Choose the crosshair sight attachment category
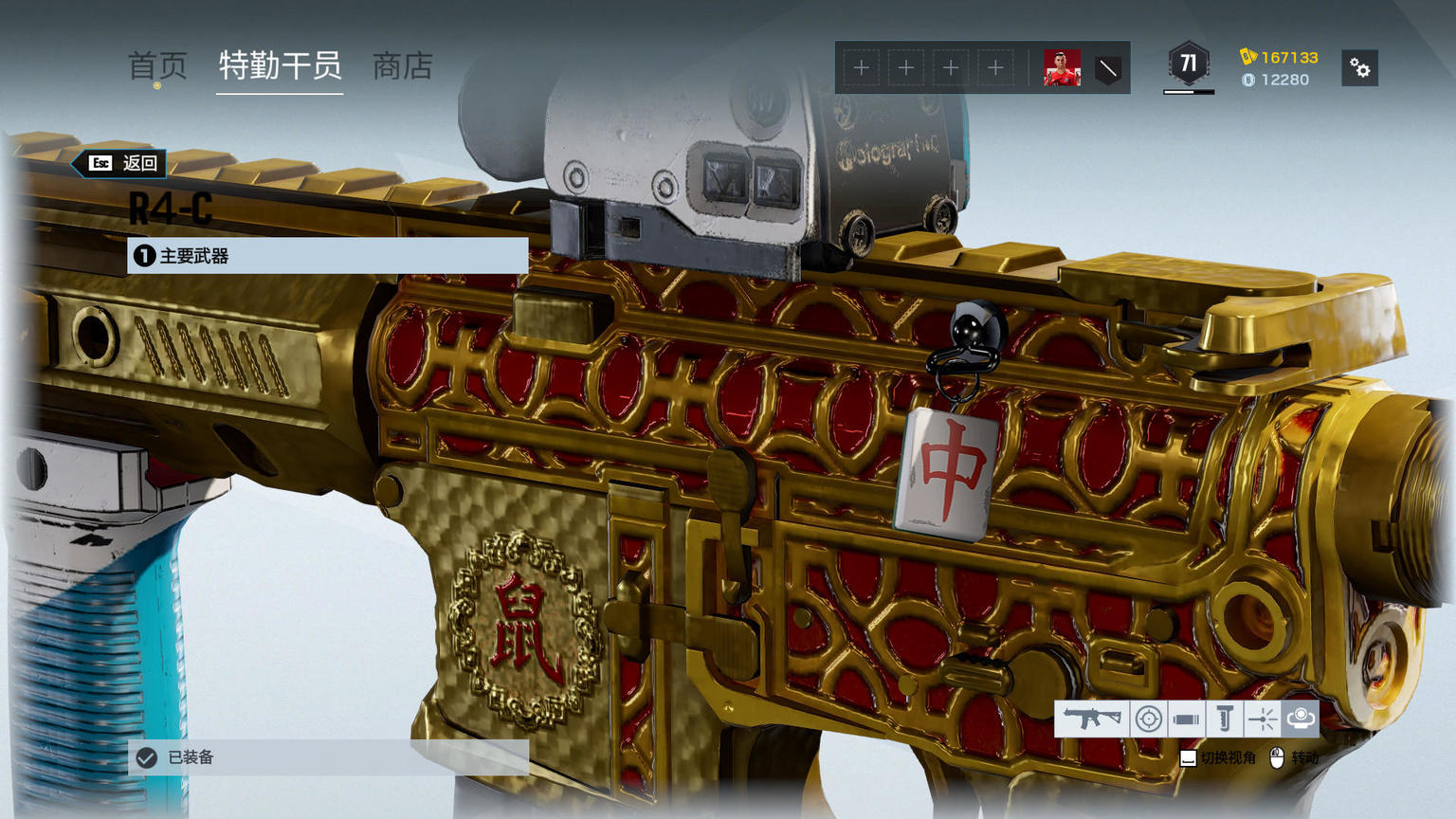This screenshot has width=1456, height=819. pyautogui.click(x=1149, y=719)
